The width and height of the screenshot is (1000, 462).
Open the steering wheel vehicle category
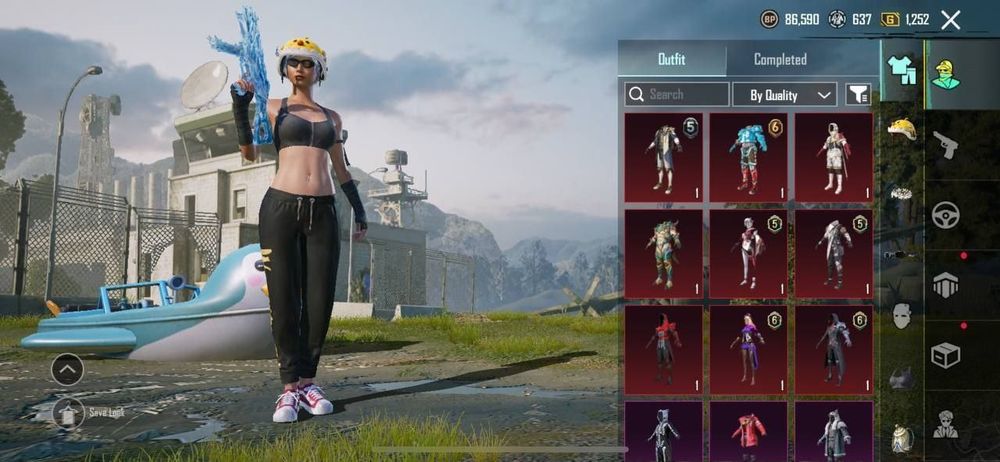[x=945, y=215]
